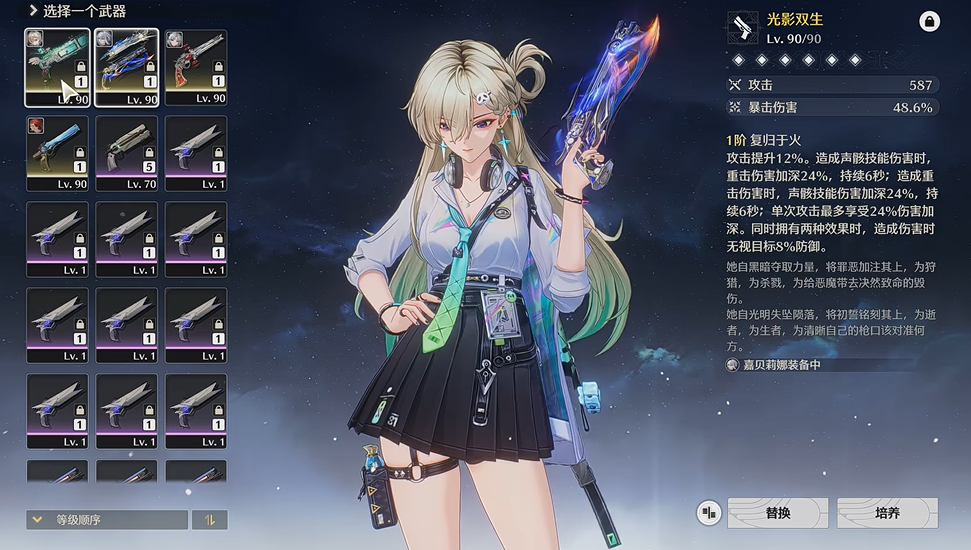Click the 替换 (Replace) button
The height and width of the screenshot is (550, 971).
777,513
